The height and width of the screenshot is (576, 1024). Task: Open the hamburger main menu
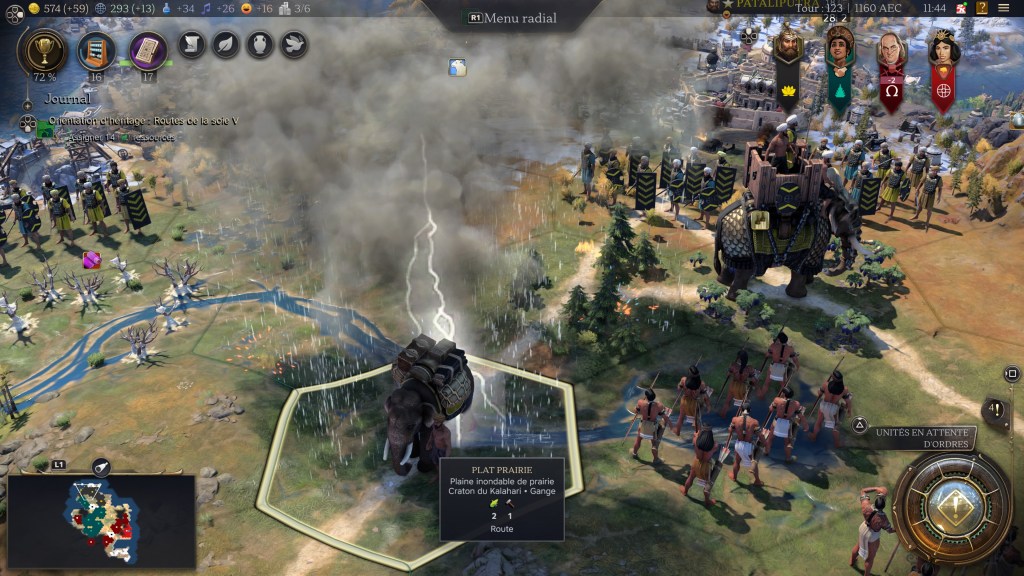(x=1004, y=8)
